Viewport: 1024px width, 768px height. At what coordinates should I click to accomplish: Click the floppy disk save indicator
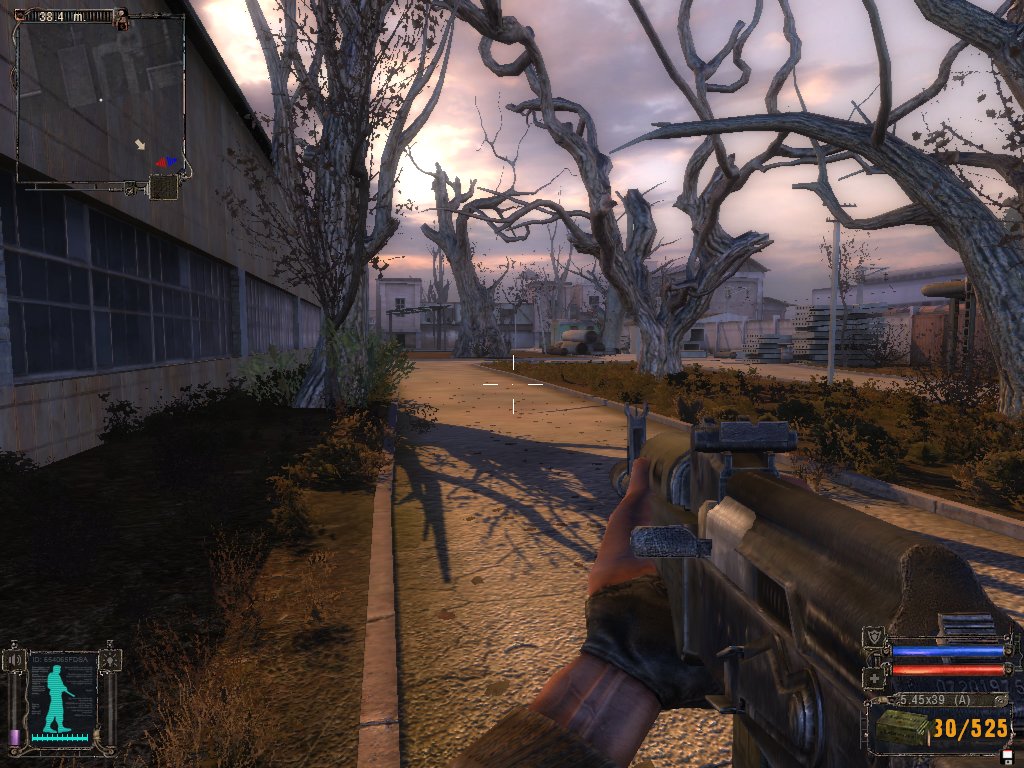[x=1007, y=755]
